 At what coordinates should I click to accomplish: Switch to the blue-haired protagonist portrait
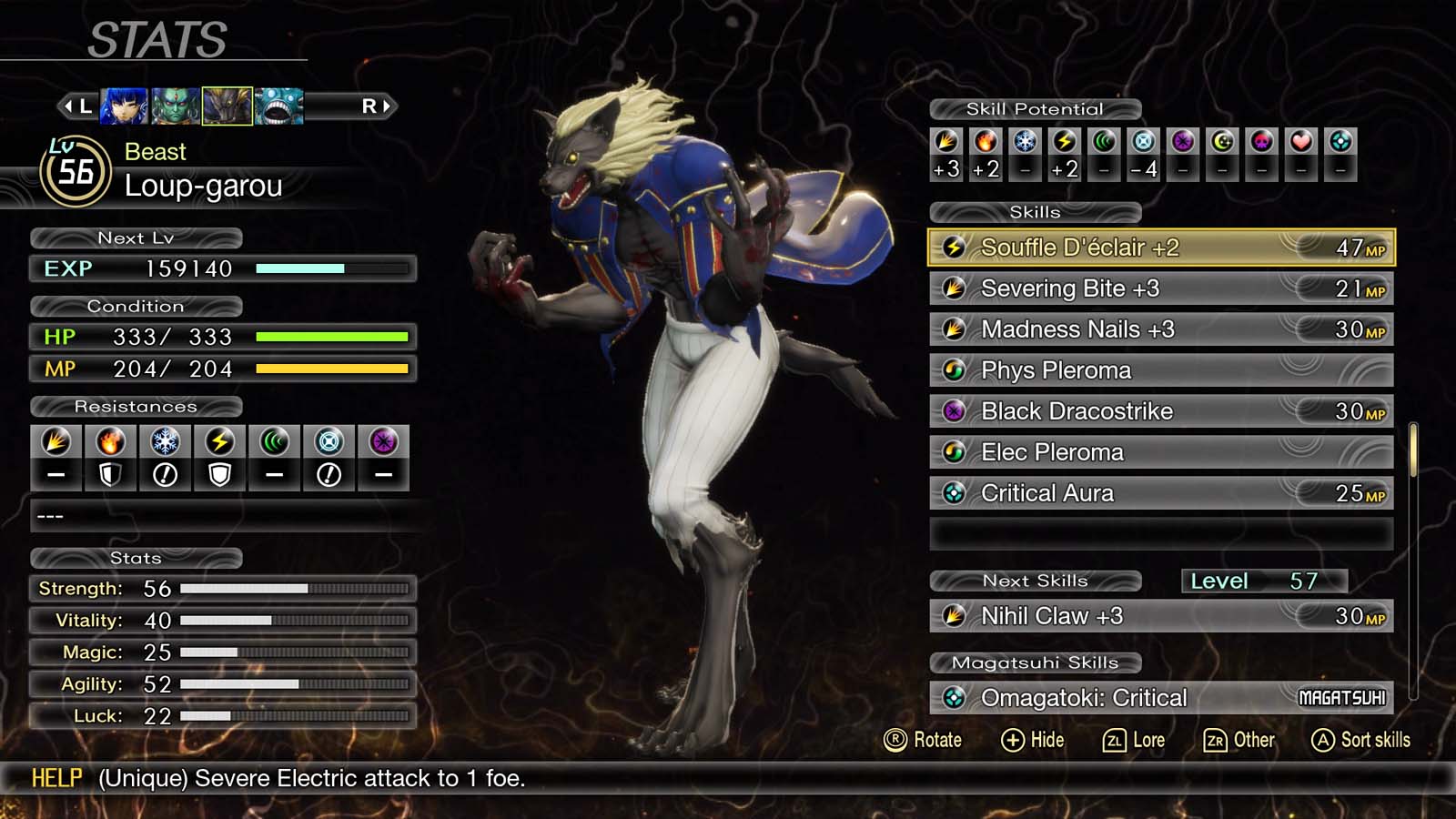[124, 106]
